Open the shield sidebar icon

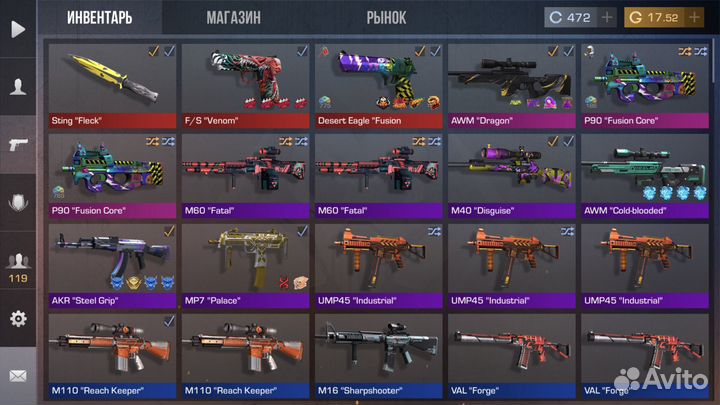click(17, 204)
